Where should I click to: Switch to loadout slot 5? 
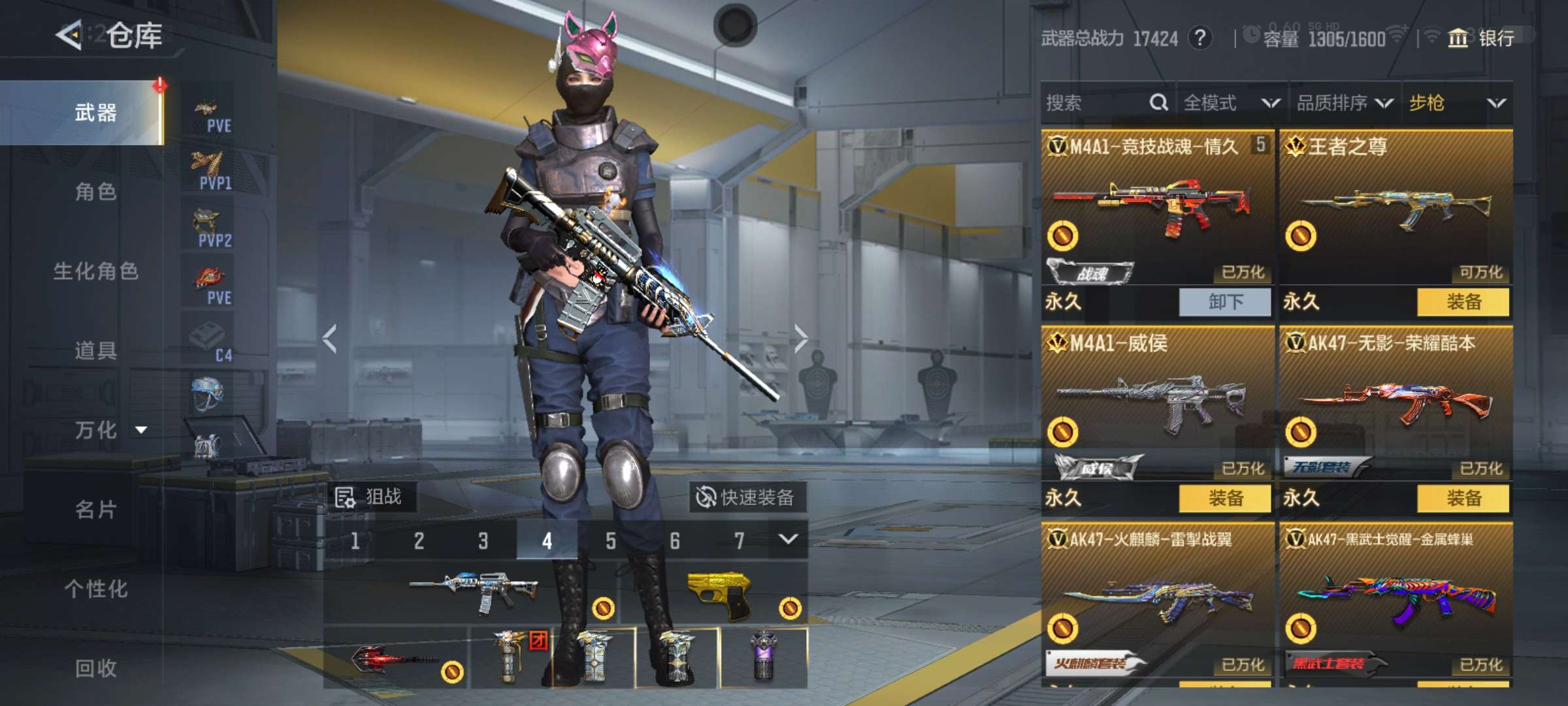point(610,541)
